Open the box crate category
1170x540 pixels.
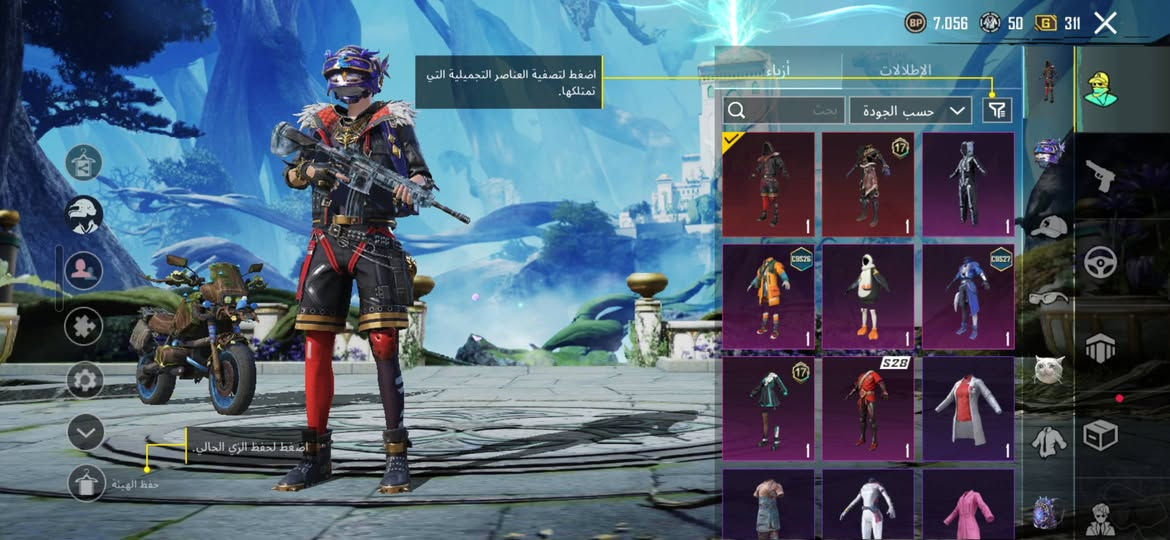coord(1100,435)
